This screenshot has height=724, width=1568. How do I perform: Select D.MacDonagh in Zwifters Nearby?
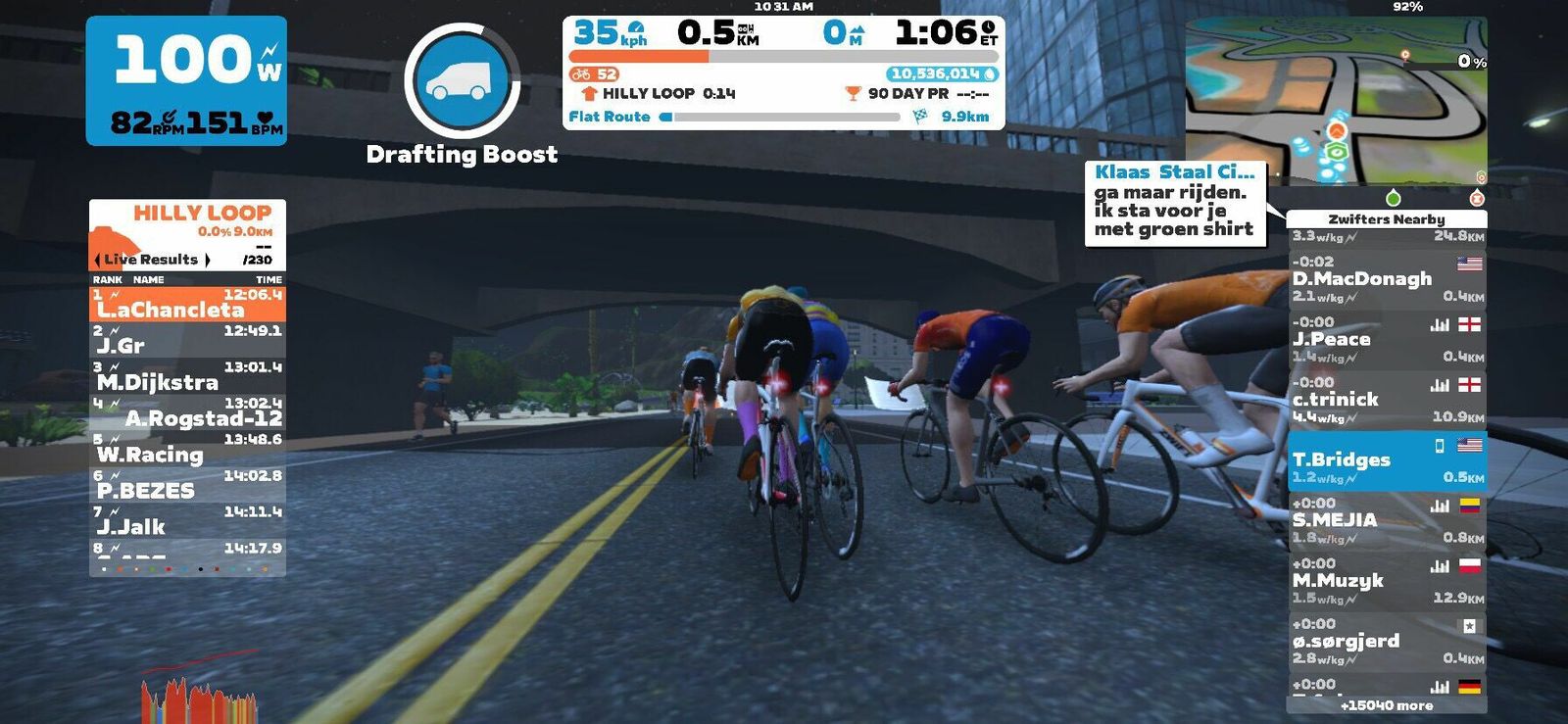pyautogui.click(x=1386, y=279)
